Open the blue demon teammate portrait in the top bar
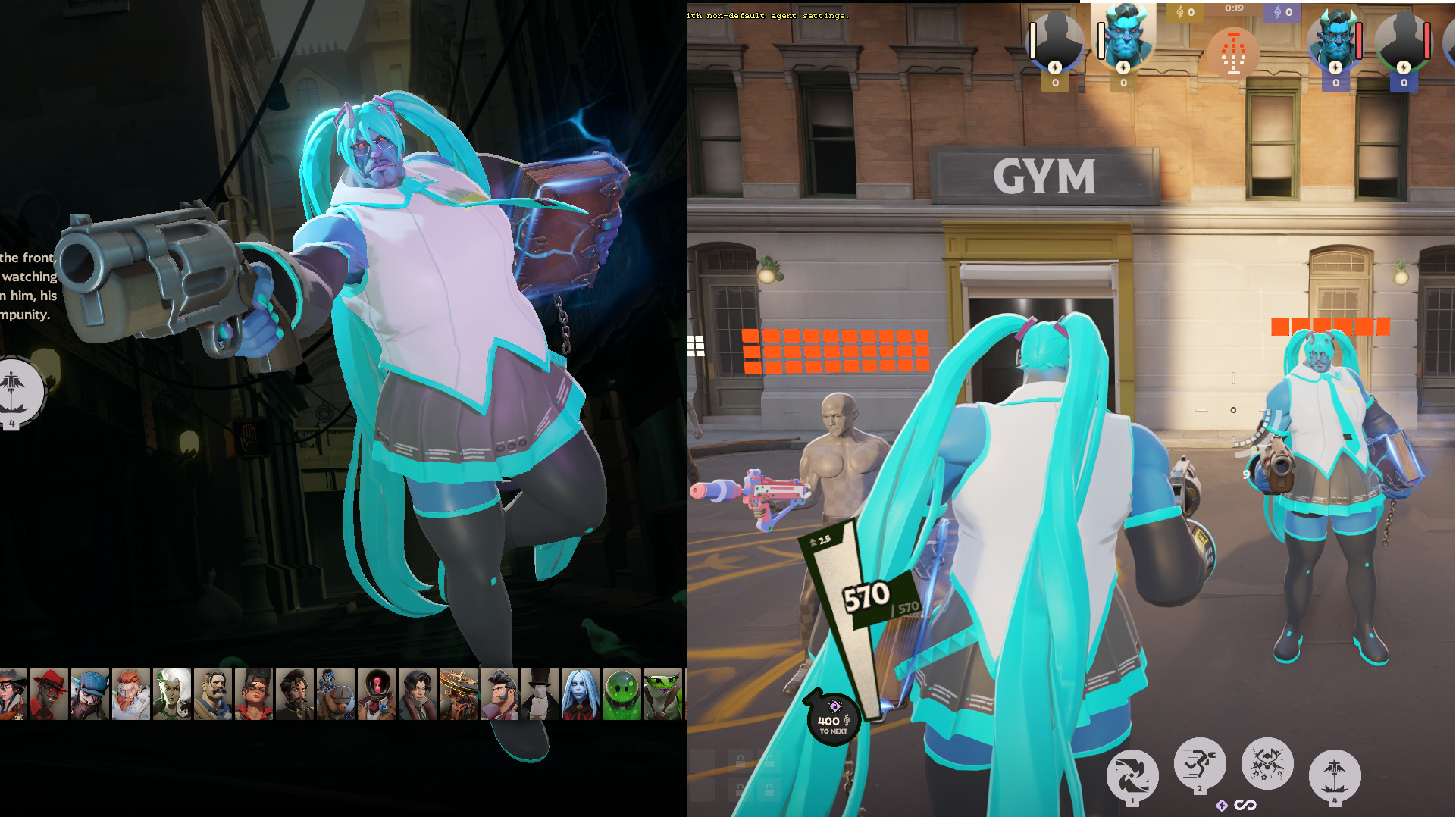The height and width of the screenshot is (817, 1456). tap(1125, 42)
